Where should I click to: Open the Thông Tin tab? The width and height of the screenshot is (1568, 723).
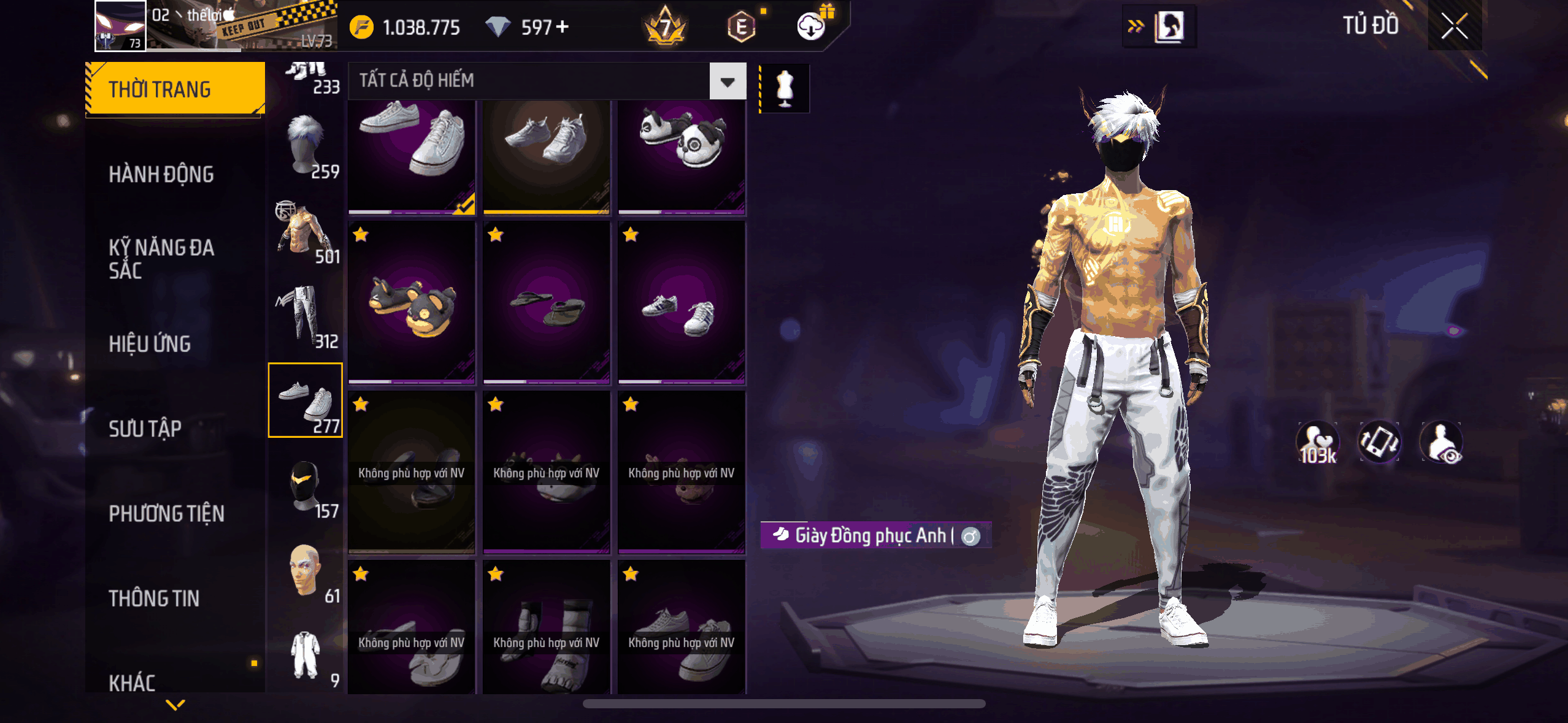(x=154, y=599)
